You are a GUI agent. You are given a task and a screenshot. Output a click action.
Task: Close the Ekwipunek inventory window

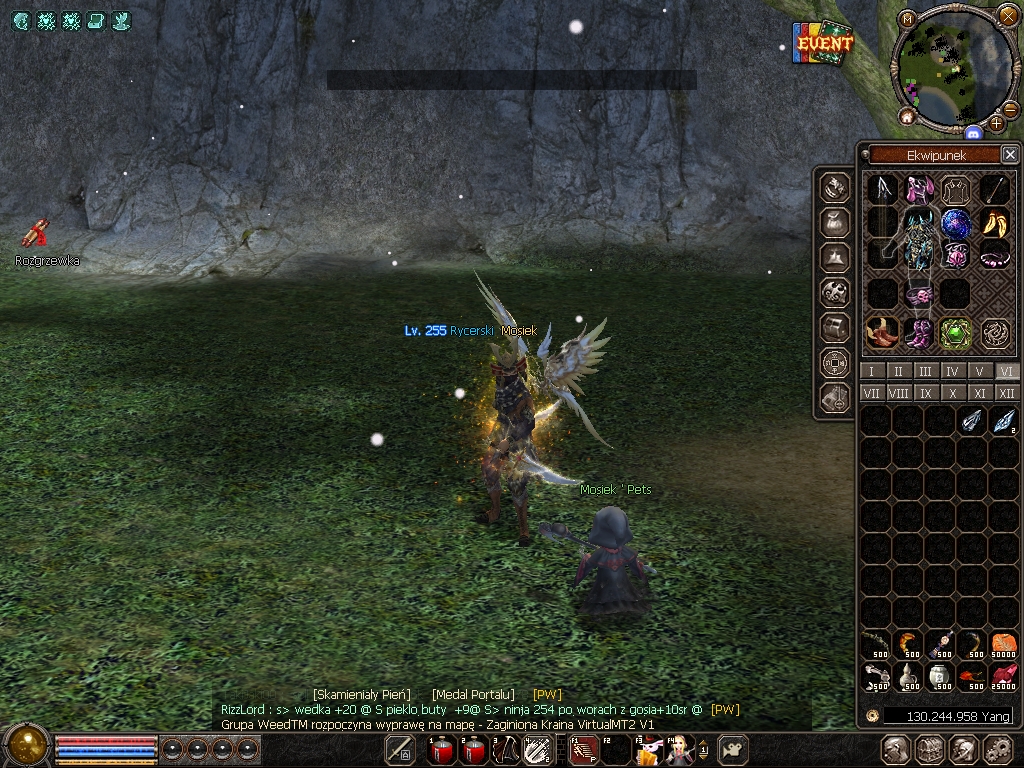tap(1010, 155)
